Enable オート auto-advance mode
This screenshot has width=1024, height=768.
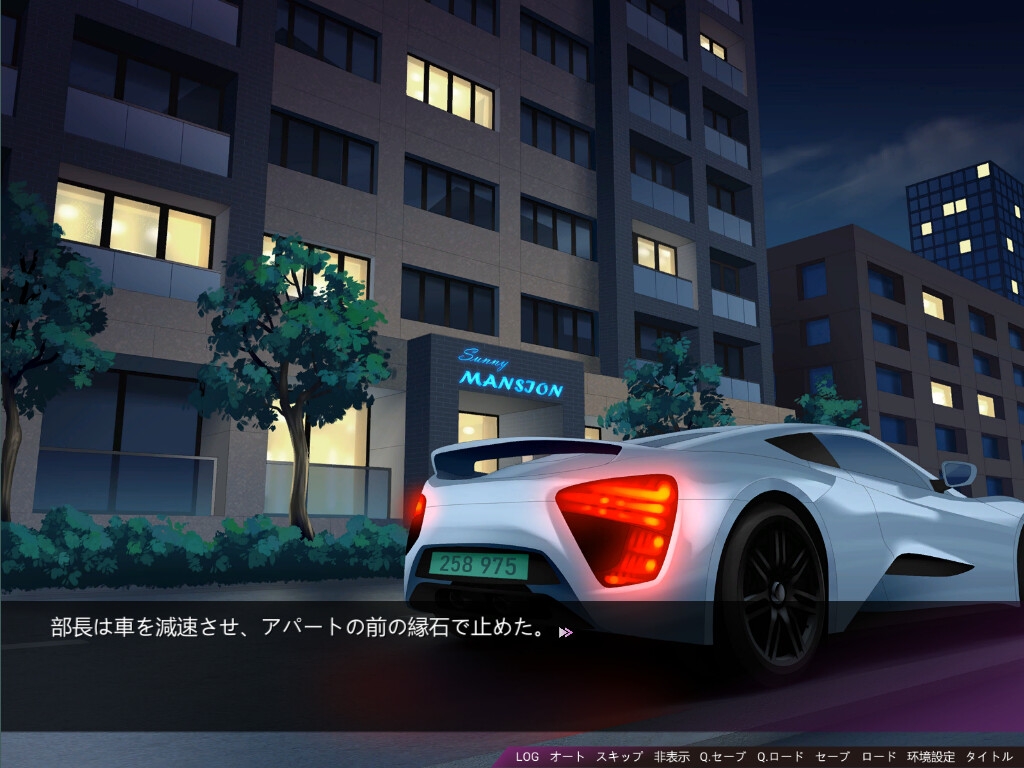pyautogui.click(x=567, y=757)
